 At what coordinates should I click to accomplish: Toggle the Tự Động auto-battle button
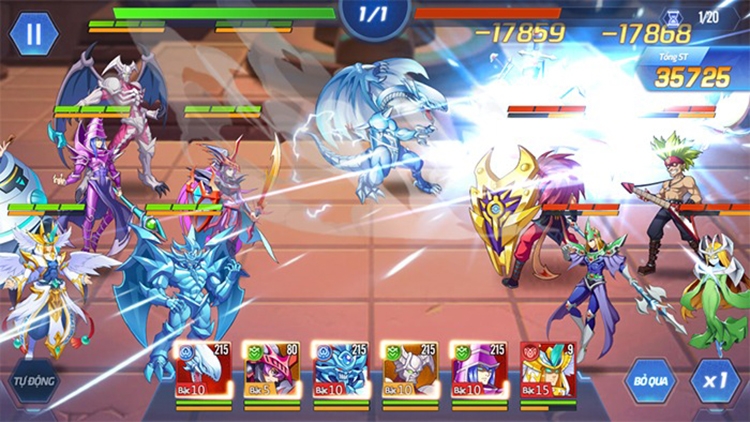coord(32,382)
